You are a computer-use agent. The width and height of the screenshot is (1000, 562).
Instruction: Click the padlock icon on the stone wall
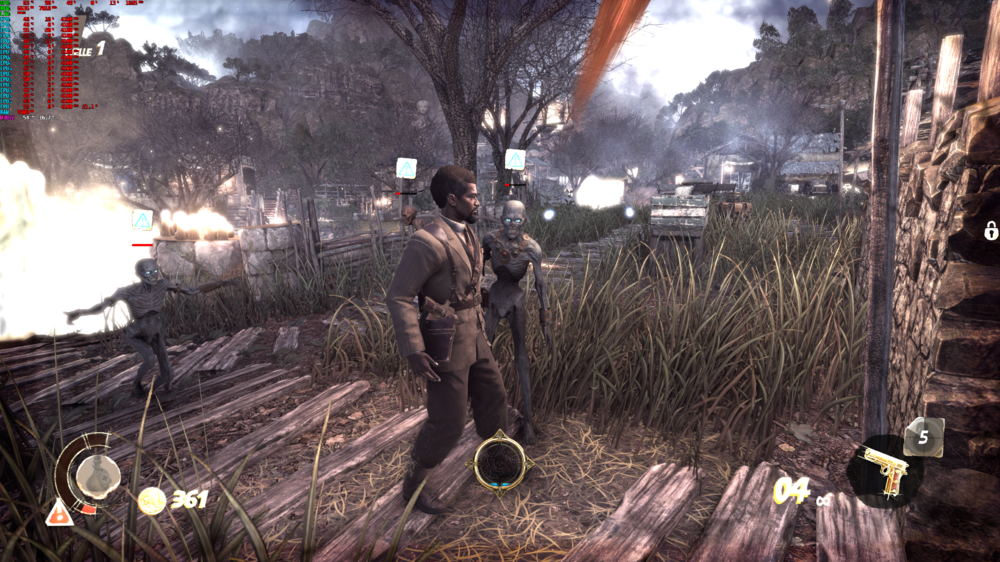[990, 231]
